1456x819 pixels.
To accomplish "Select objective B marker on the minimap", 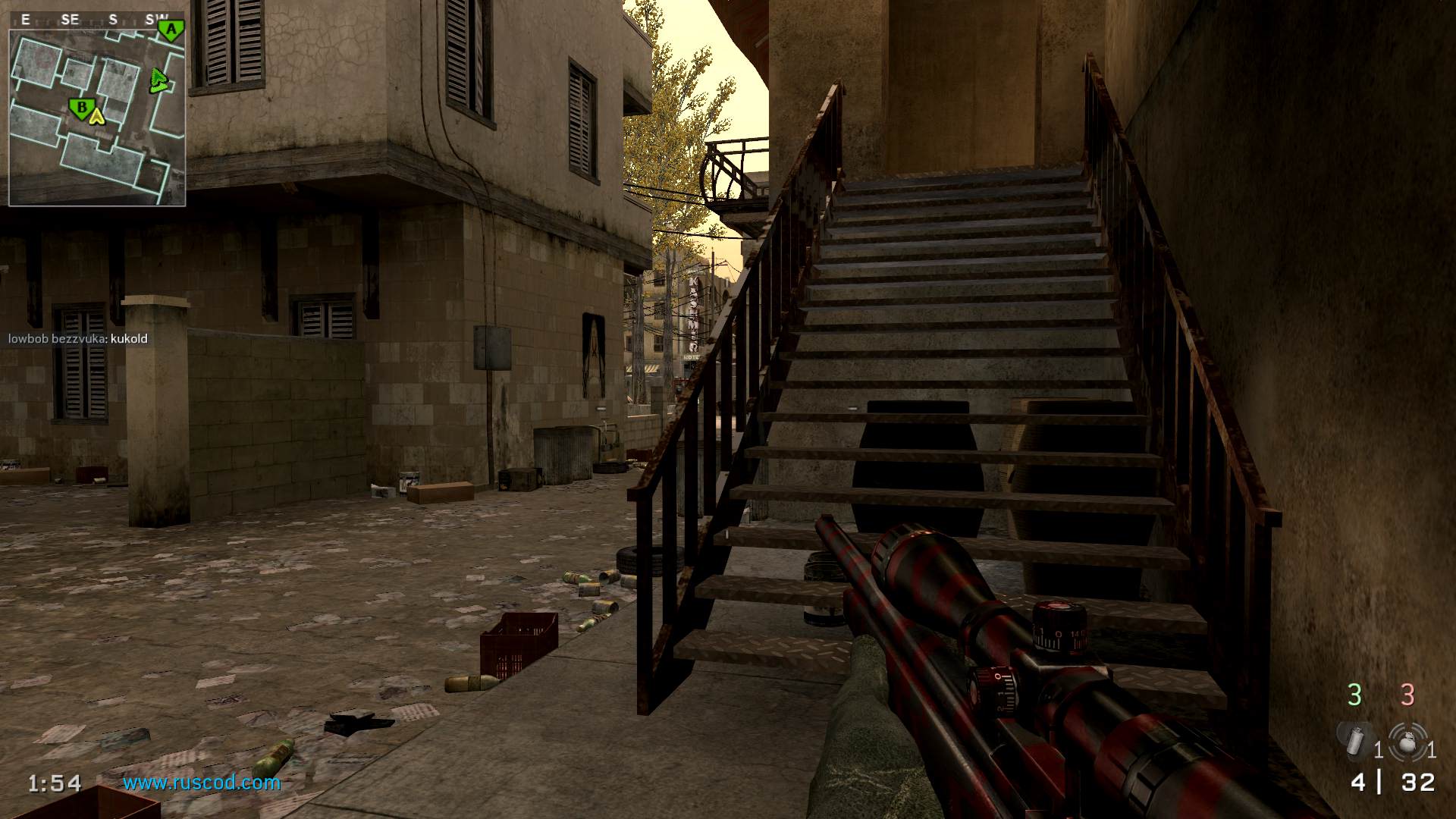I will pyautogui.click(x=80, y=108).
